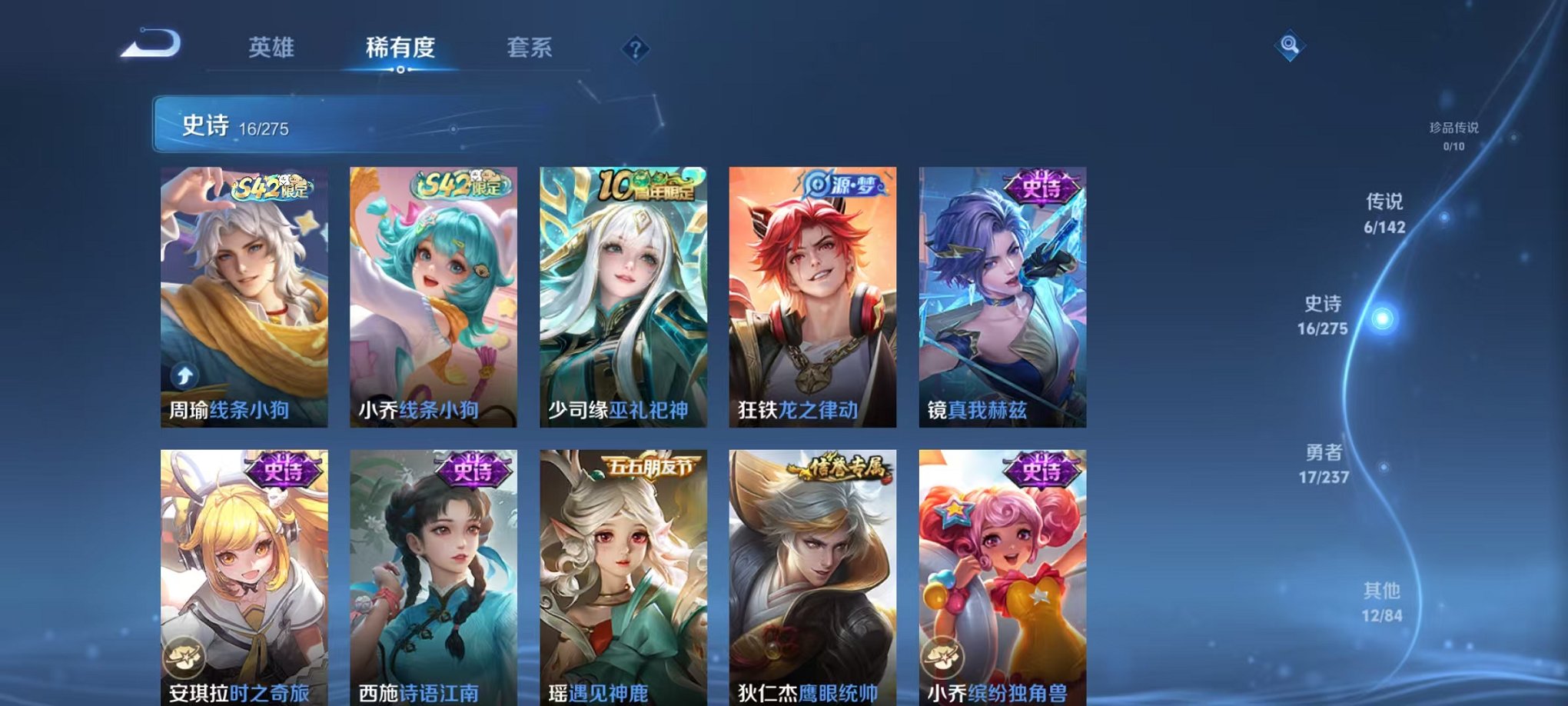Switch to the 套系 tab
The image size is (1568, 706).
pyautogui.click(x=530, y=48)
